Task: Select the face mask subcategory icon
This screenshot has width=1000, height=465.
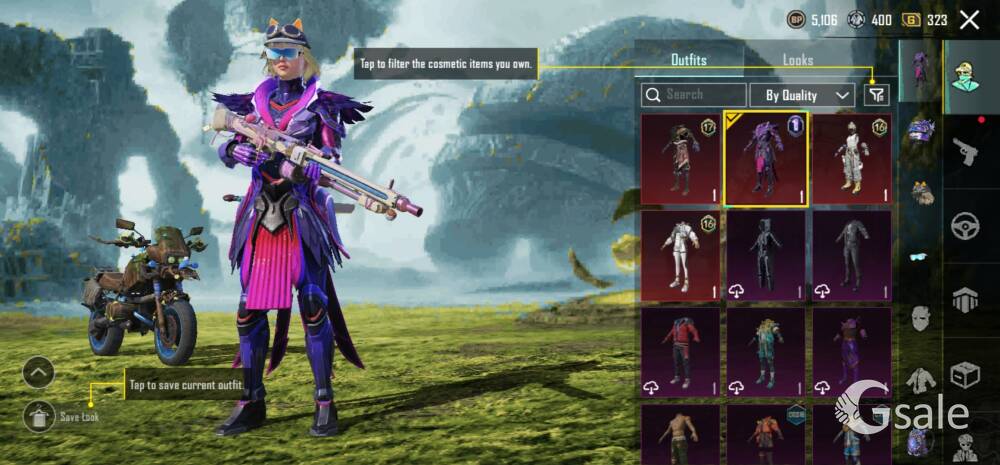Action: click(x=920, y=319)
